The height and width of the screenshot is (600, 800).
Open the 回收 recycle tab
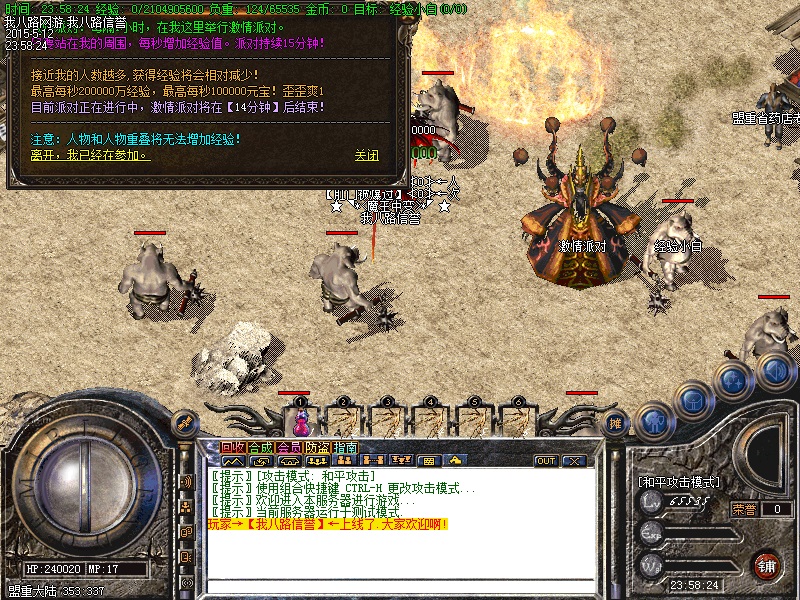(x=233, y=447)
